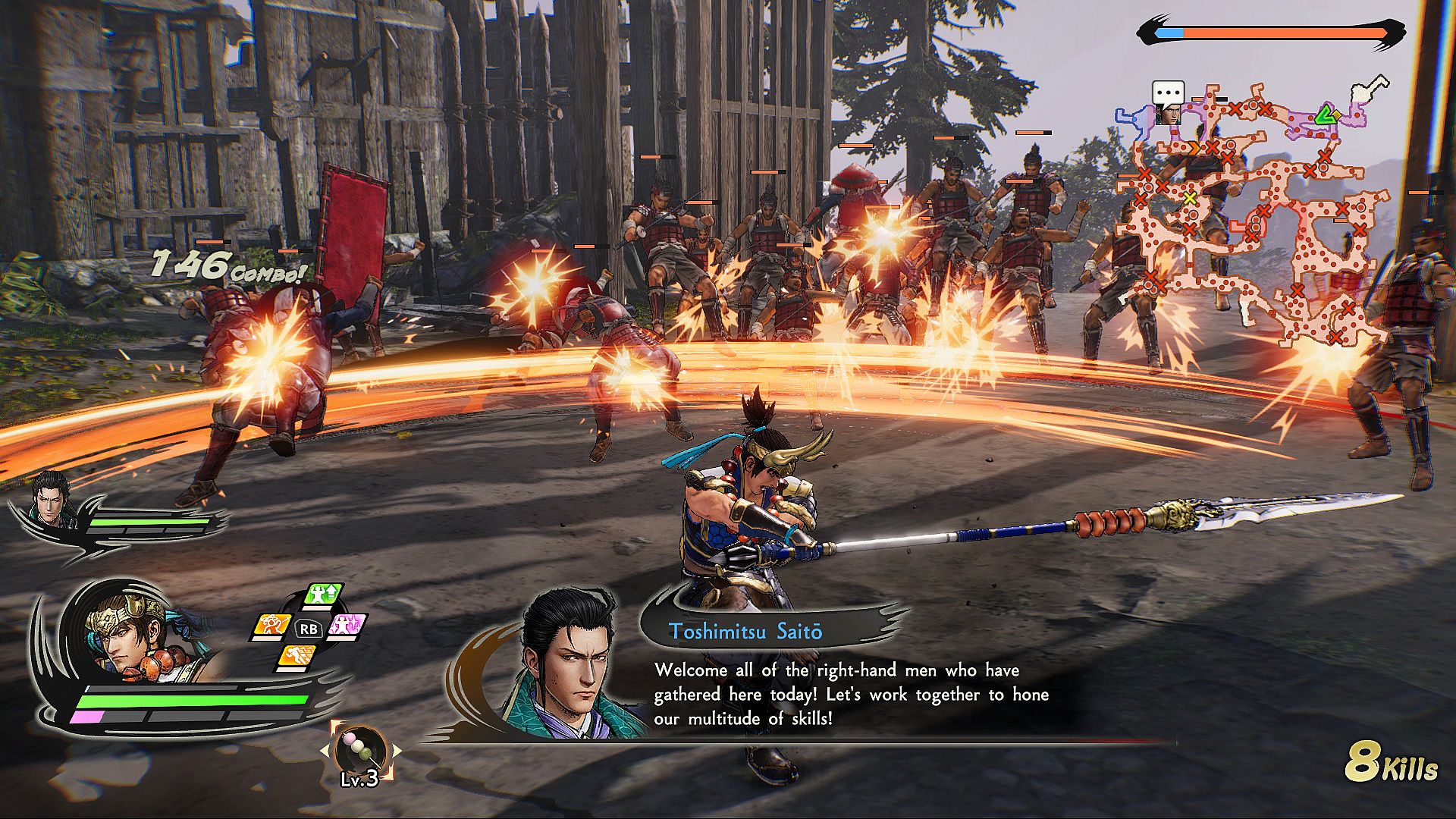Click the Toshimitsu Saitō name banner
Screen dimensions: 1456x819
[745, 632]
